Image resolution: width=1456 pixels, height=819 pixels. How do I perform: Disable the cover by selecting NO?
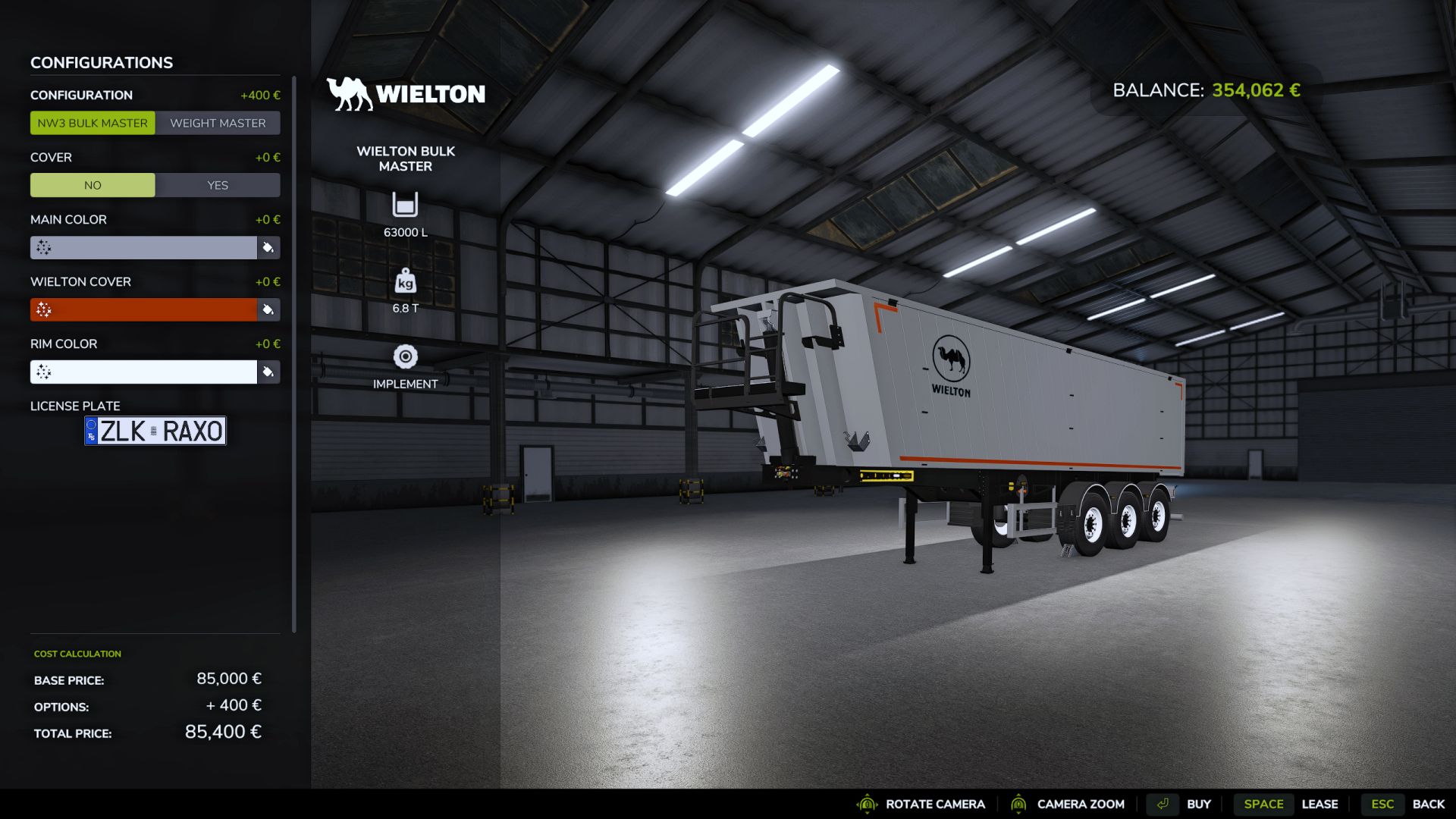[93, 184]
